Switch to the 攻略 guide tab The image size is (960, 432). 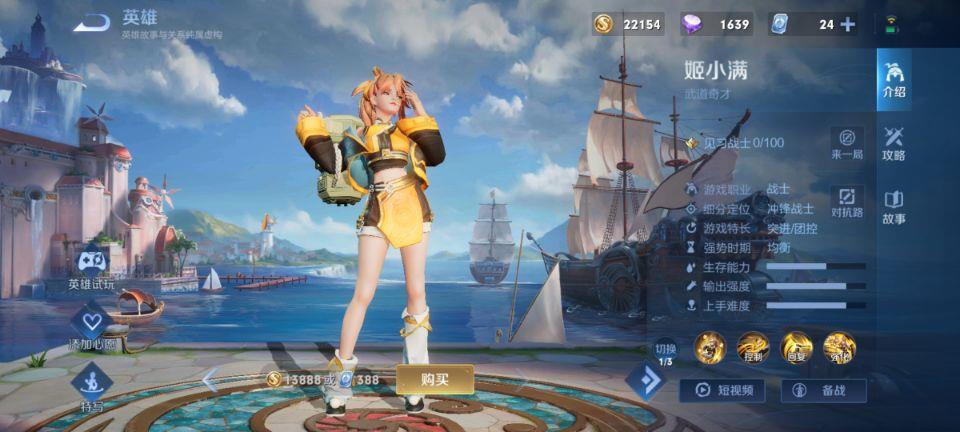[894, 143]
